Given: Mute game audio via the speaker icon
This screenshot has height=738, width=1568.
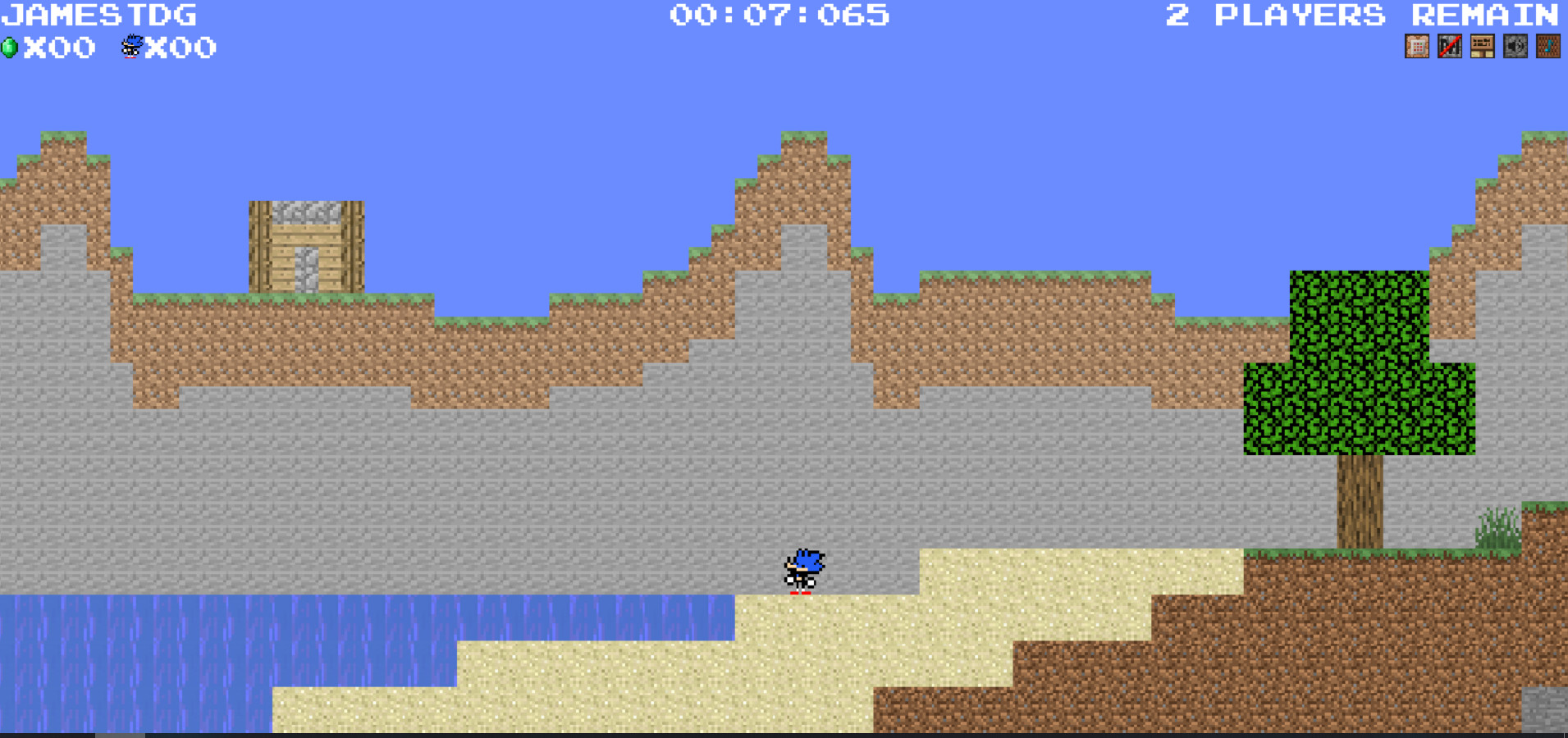Looking at the screenshot, I should click(1514, 46).
